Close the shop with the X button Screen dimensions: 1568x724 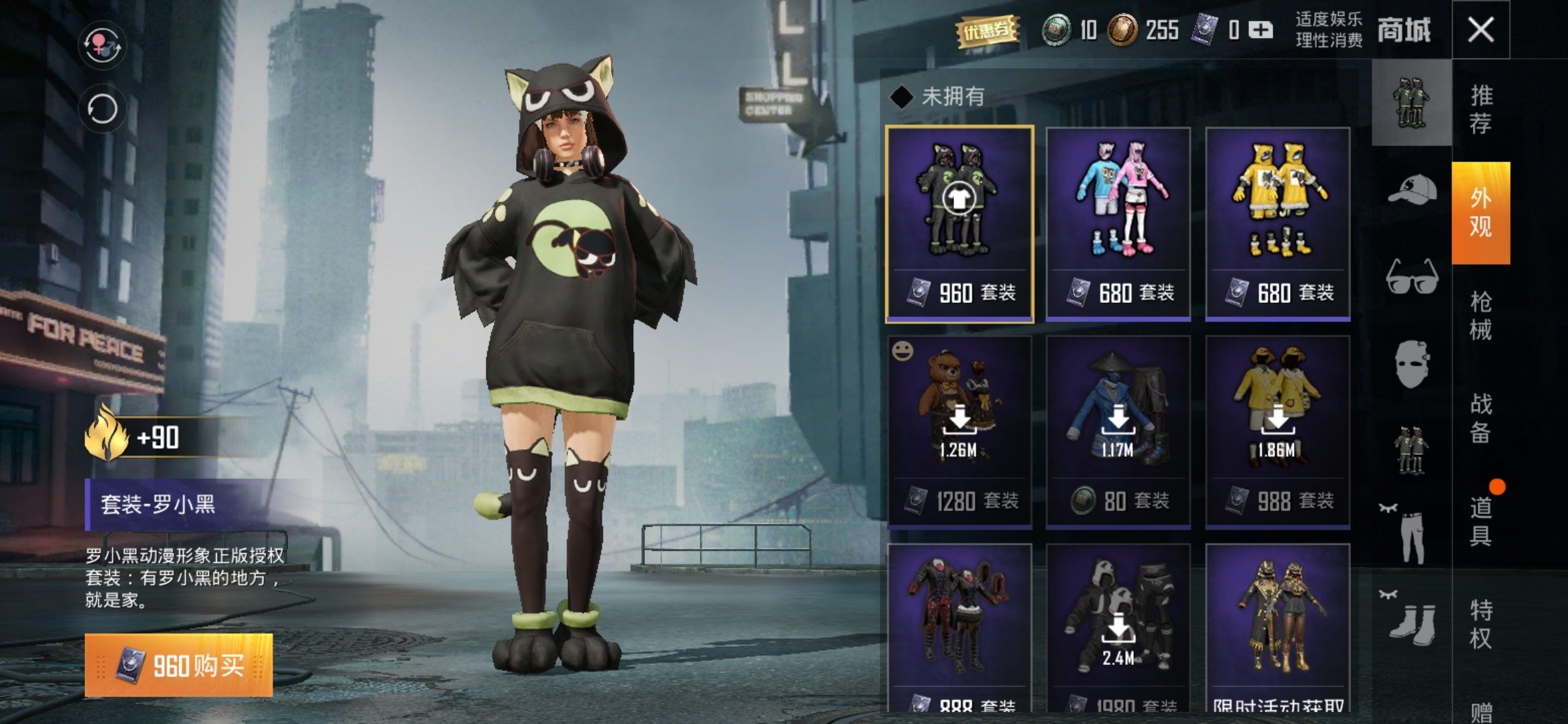(1480, 30)
